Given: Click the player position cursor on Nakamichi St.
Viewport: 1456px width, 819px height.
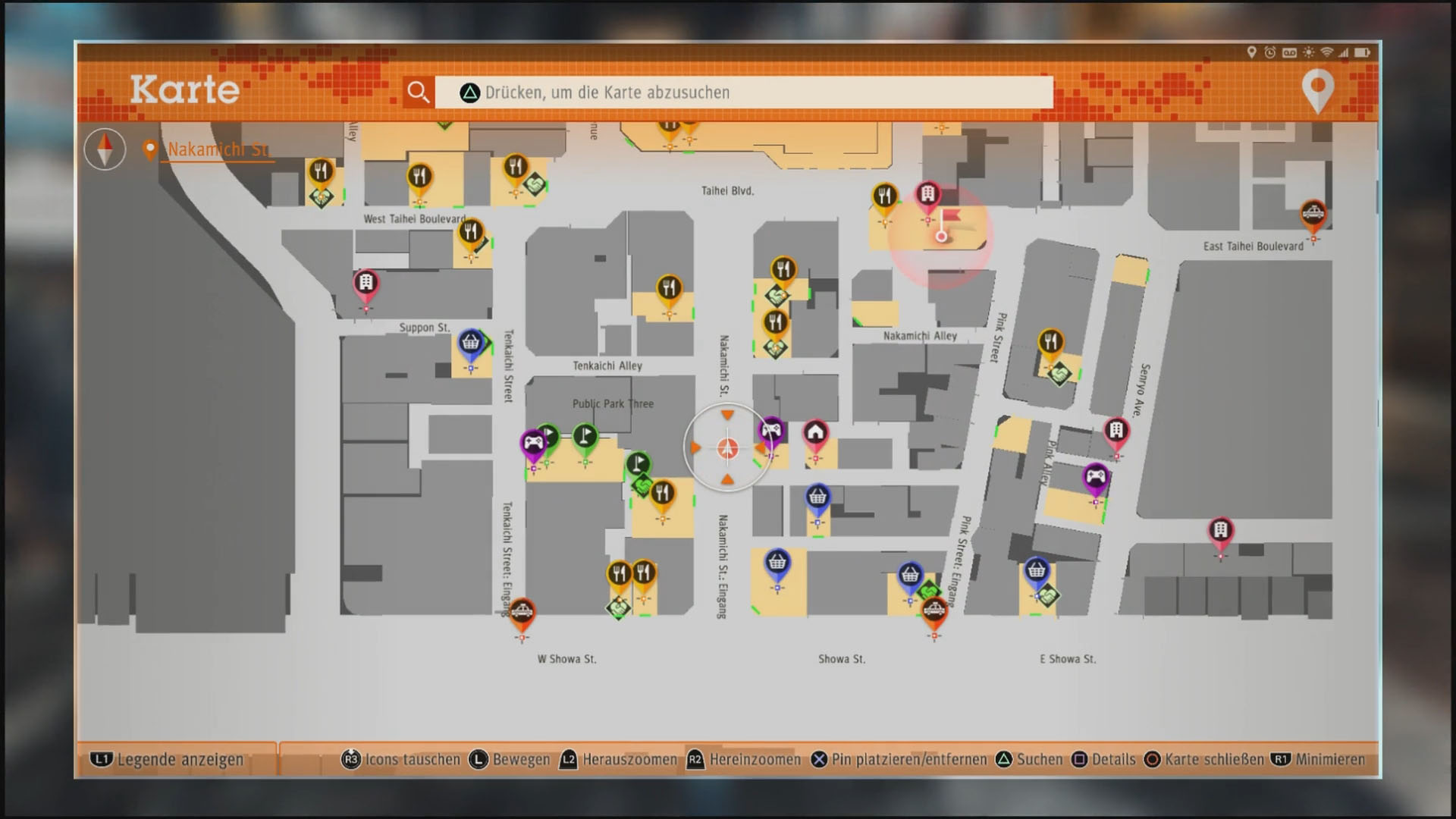Looking at the screenshot, I should tap(727, 449).
